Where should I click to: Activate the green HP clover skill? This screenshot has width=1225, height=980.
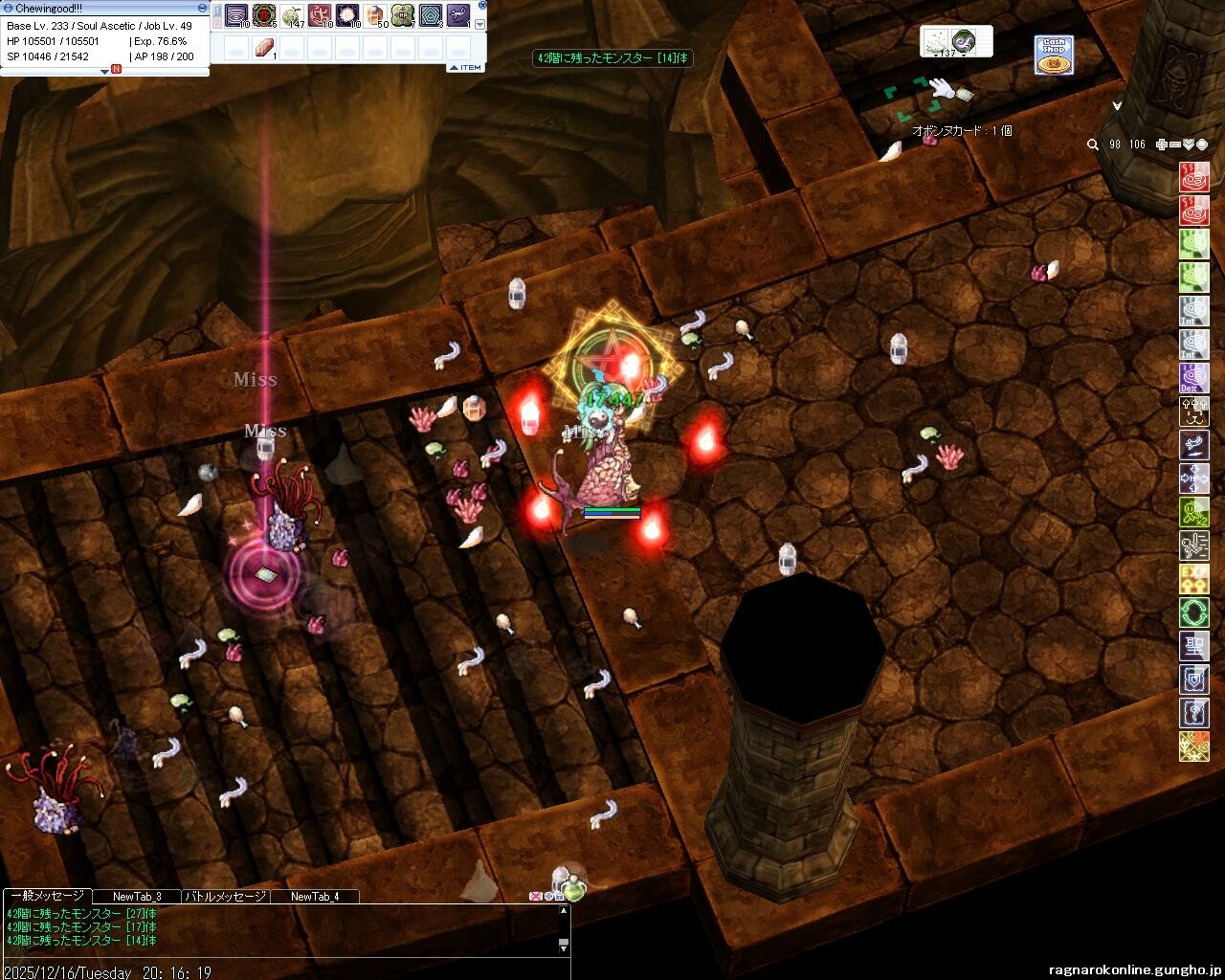click(x=403, y=16)
